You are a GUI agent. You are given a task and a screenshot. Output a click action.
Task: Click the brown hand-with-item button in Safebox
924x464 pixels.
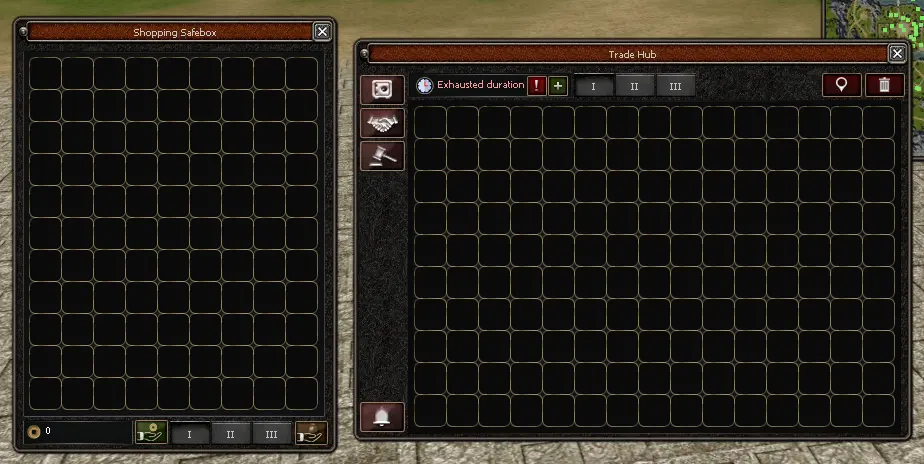click(x=310, y=433)
